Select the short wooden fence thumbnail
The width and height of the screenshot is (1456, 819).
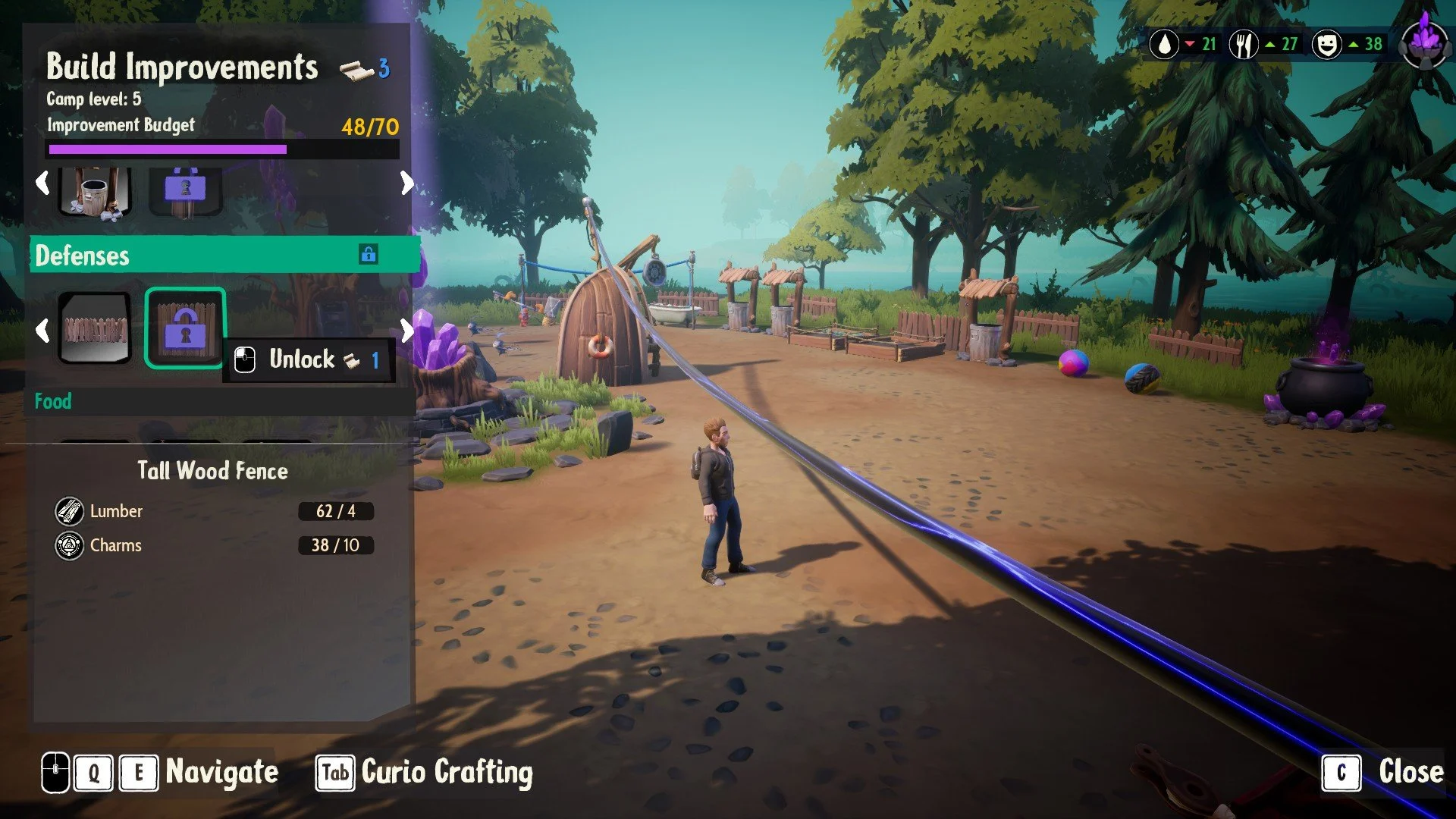96,328
